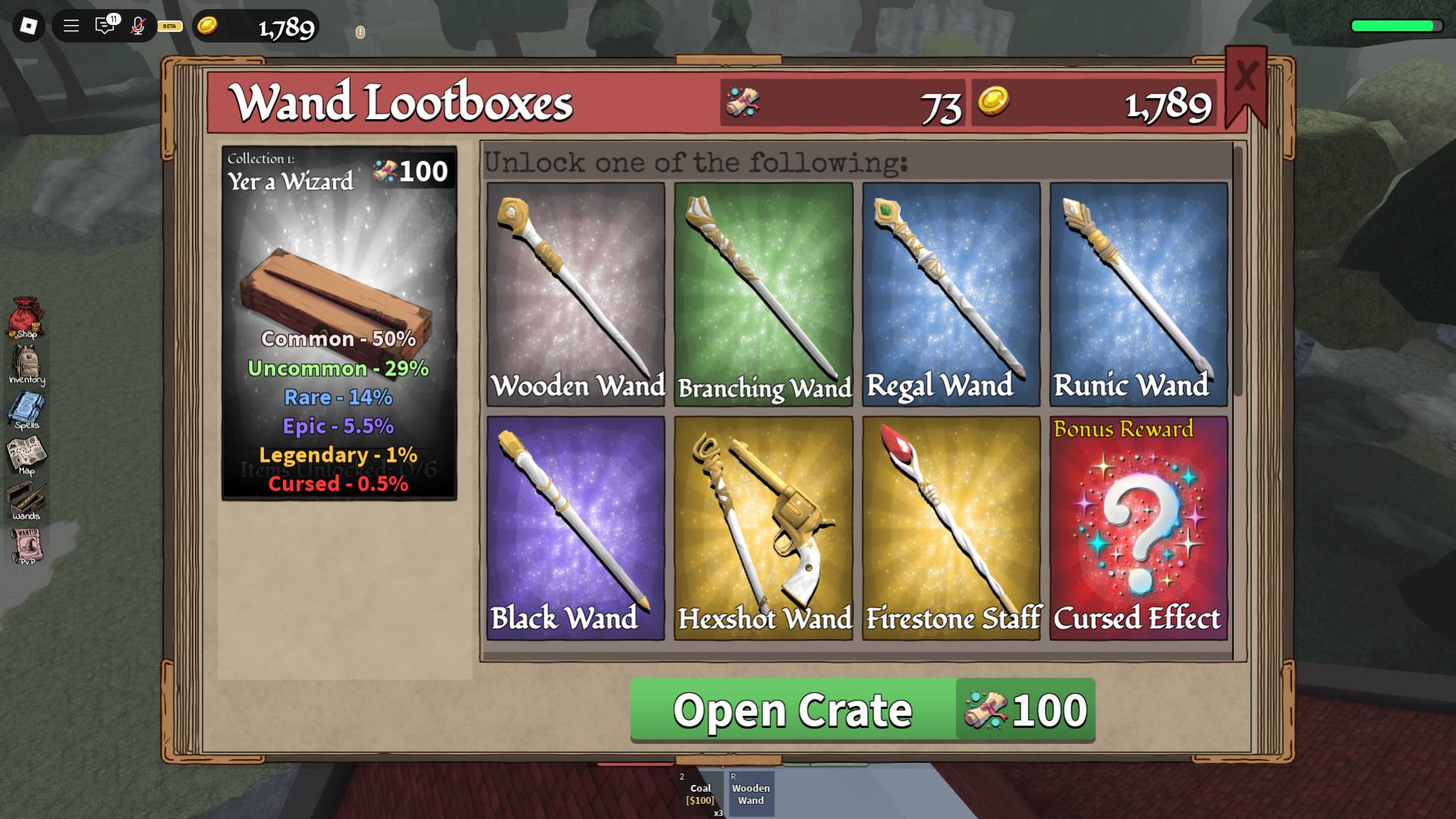Image resolution: width=1456 pixels, height=819 pixels.
Task: Select the Wooden Wand card
Action: (x=576, y=292)
